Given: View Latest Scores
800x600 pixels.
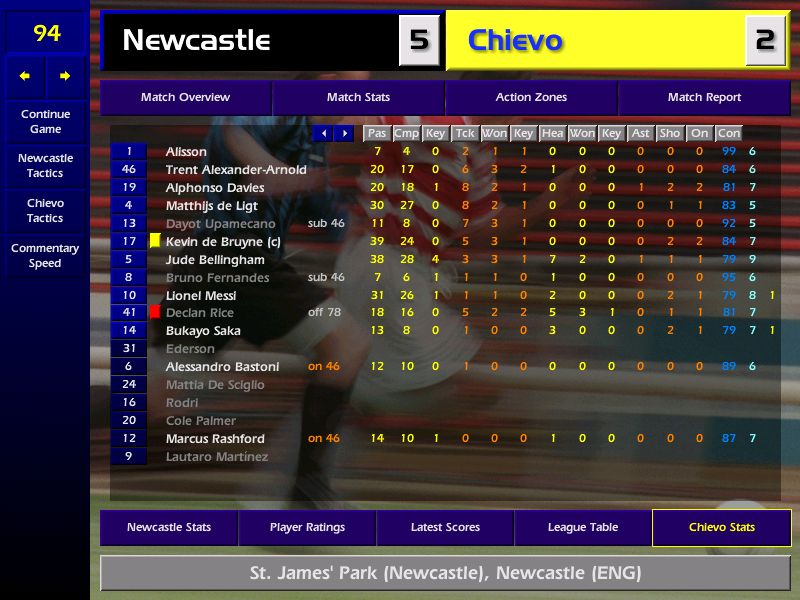Looking at the screenshot, I should [445, 528].
